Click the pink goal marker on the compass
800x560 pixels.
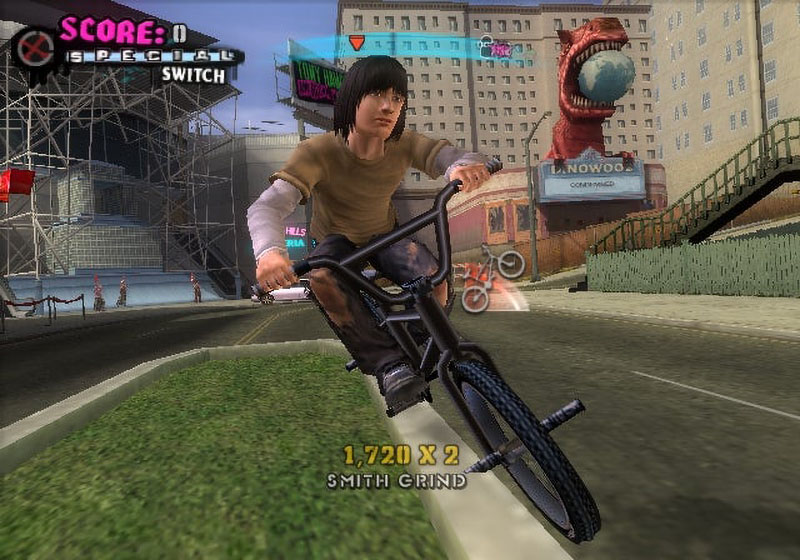click(x=501, y=49)
